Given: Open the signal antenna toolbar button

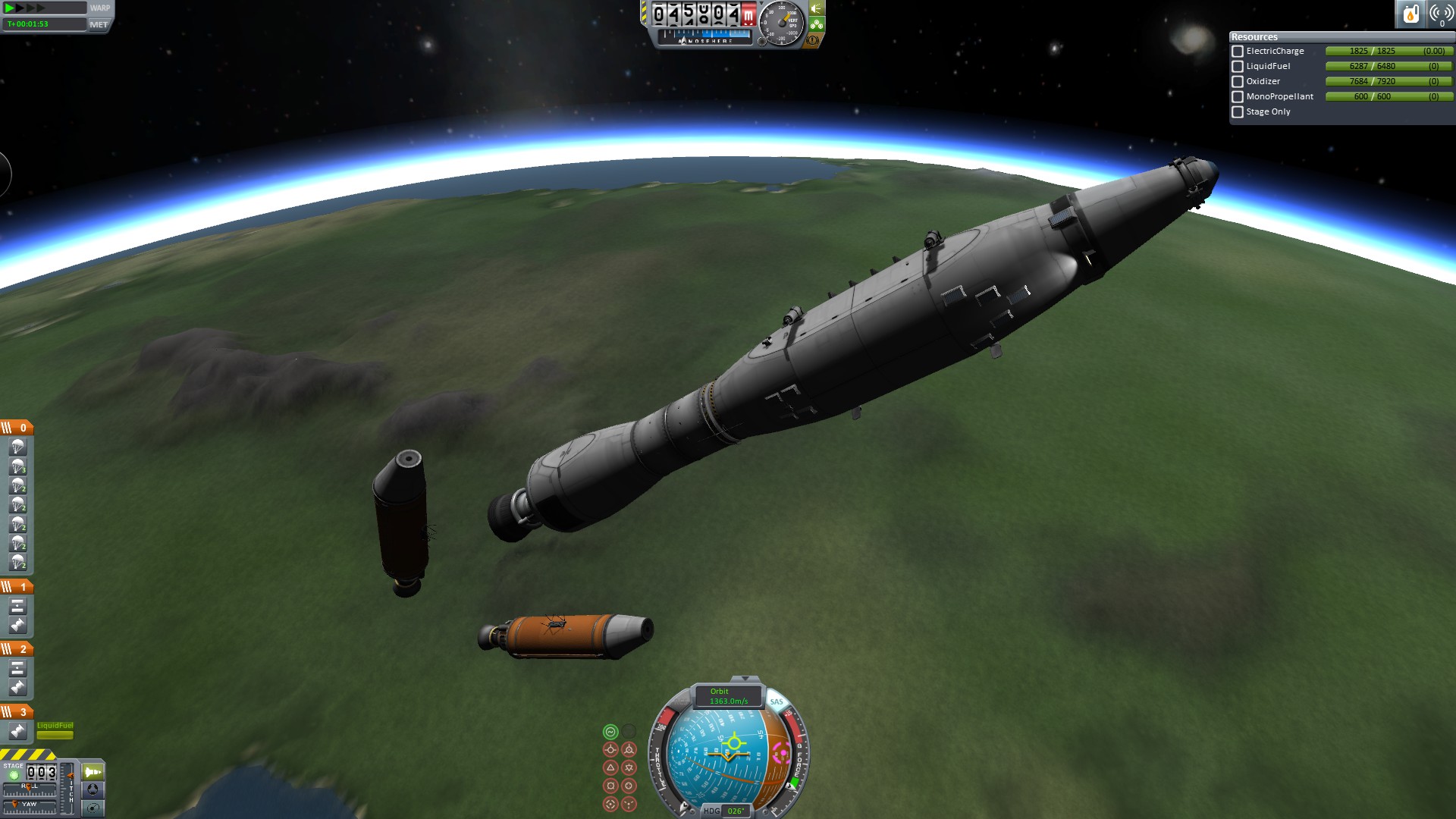Looking at the screenshot, I should [x=1441, y=14].
